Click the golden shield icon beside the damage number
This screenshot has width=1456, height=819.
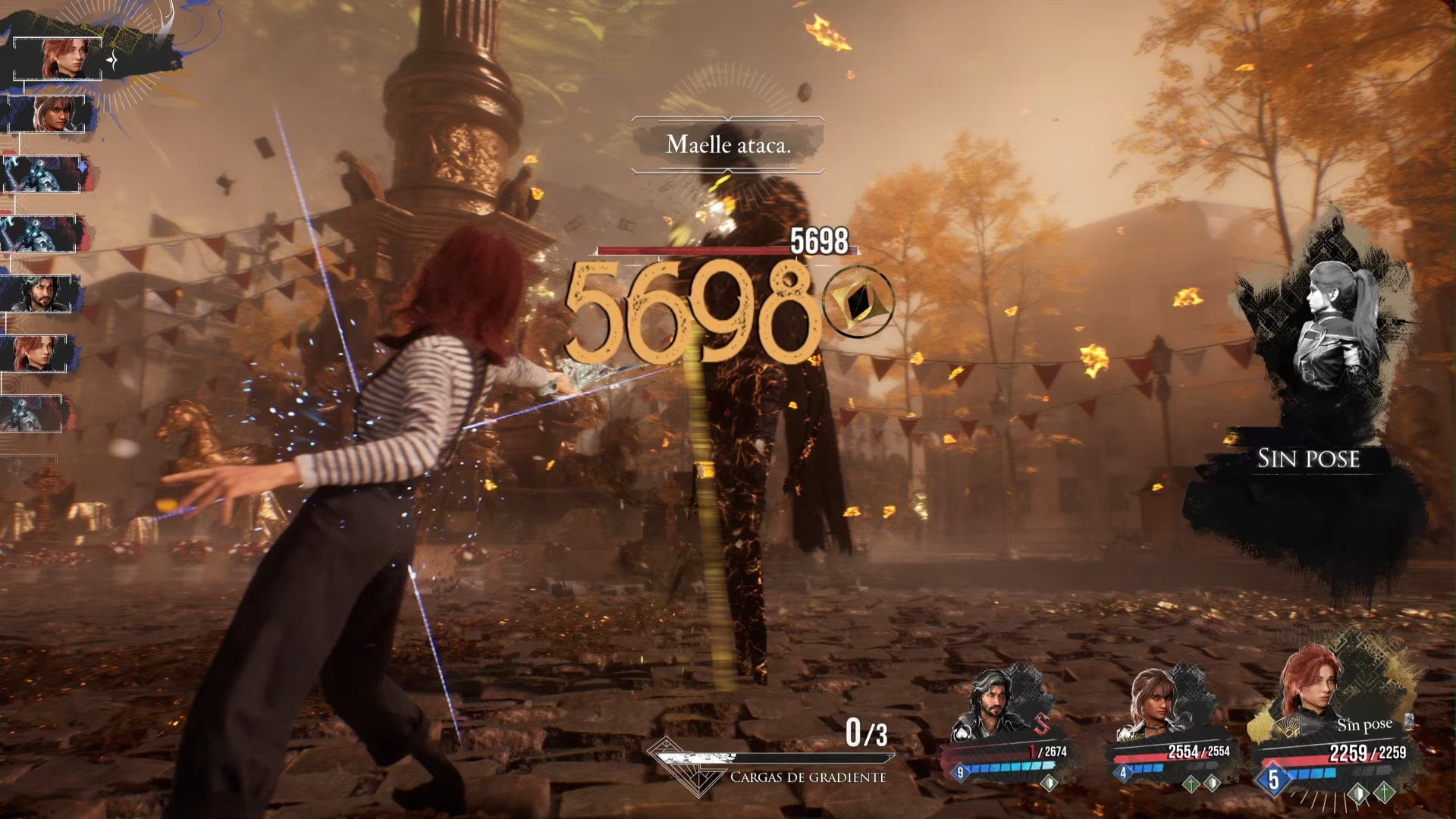click(x=858, y=302)
